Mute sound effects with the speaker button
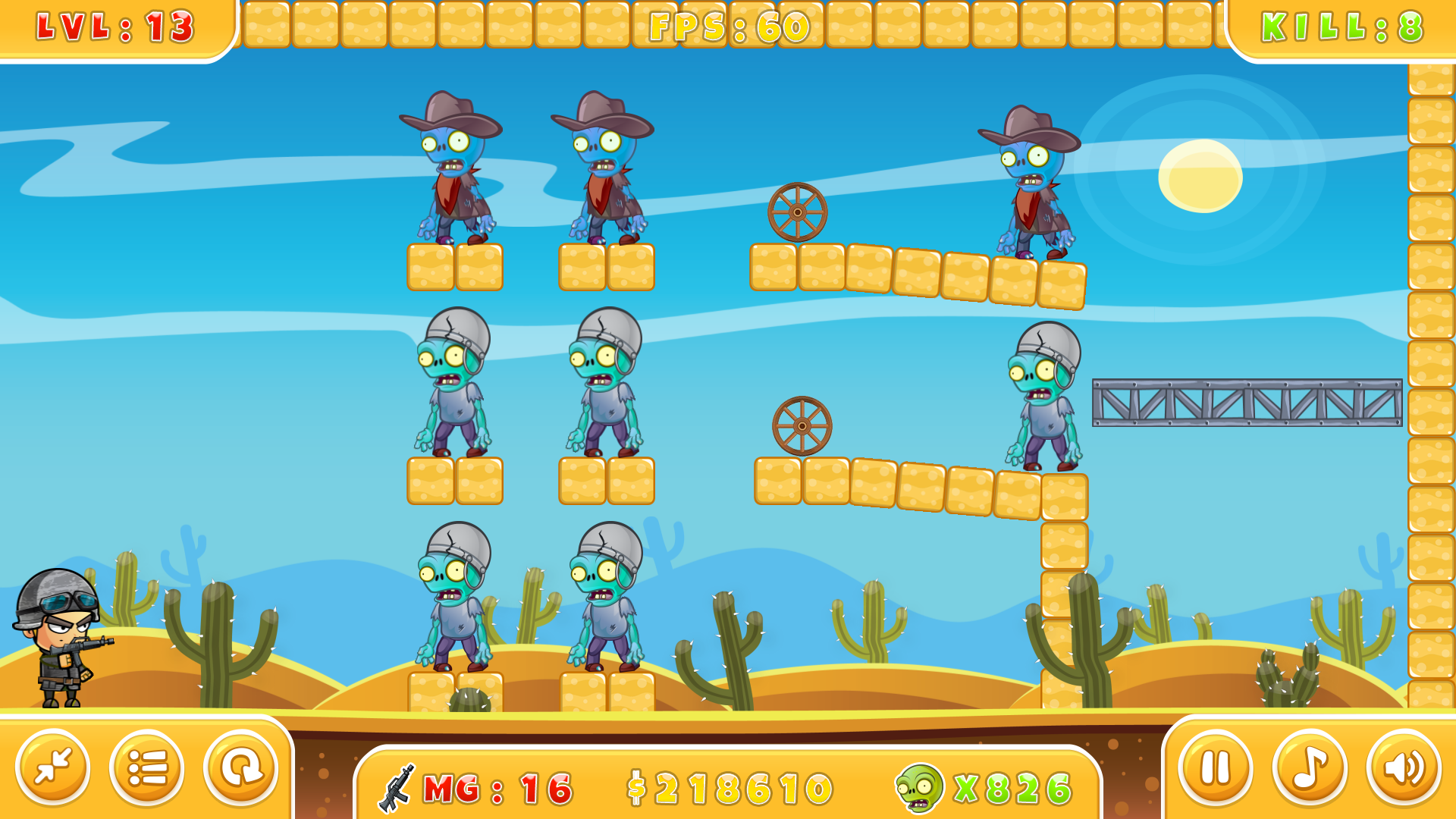This screenshot has height=819, width=1456. click(1404, 767)
